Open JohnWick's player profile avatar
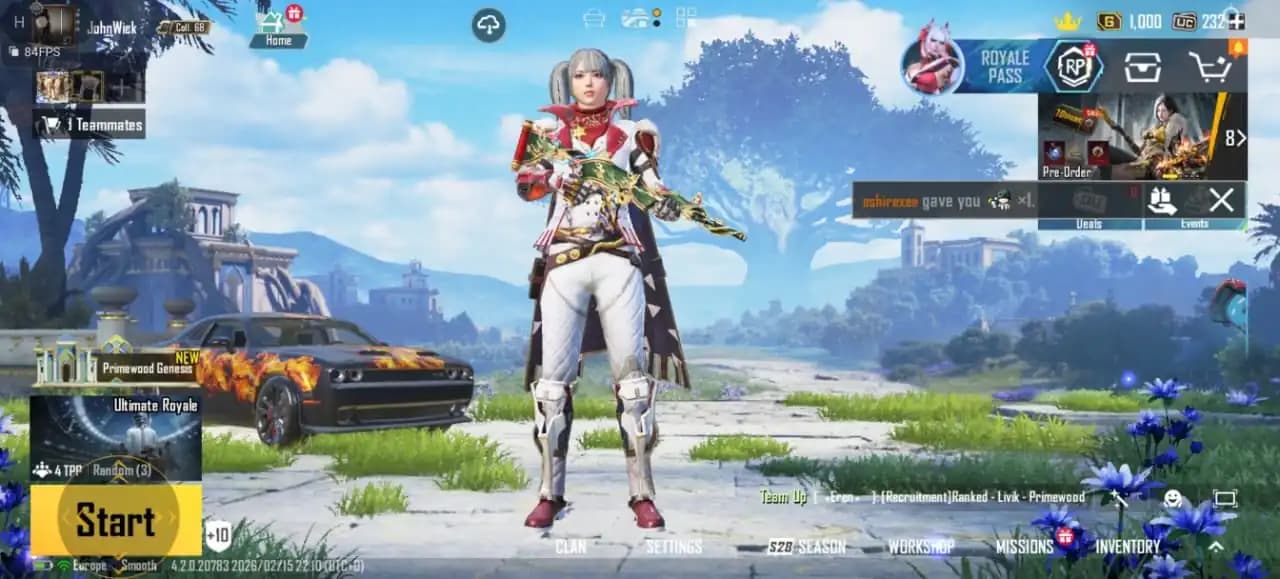This screenshot has height=579, width=1280. 53,24
